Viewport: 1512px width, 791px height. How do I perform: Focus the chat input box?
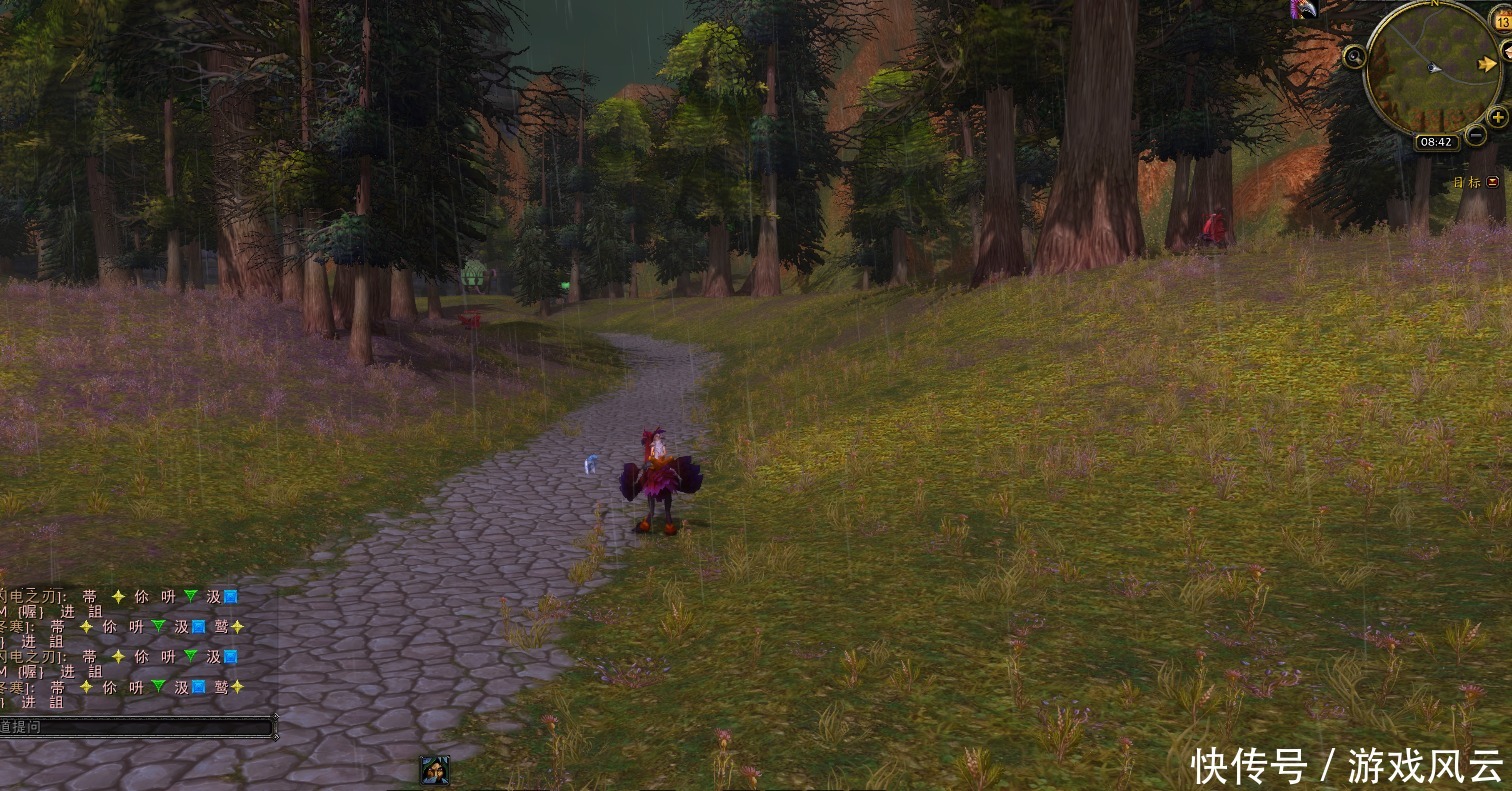(136, 727)
